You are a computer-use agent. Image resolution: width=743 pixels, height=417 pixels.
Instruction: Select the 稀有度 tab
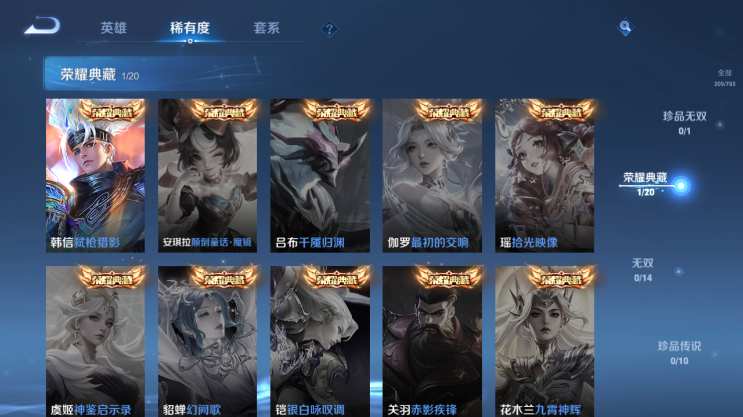pyautogui.click(x=189, y=28)
